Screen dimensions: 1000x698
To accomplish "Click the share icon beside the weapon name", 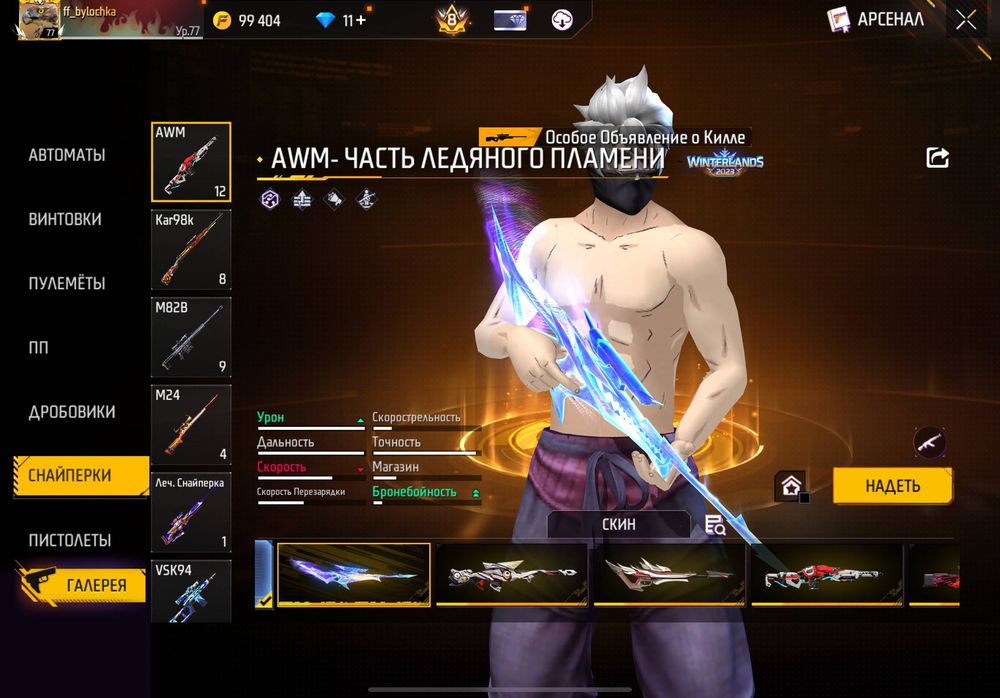I will pyautogui.click(x=937, y=158).
